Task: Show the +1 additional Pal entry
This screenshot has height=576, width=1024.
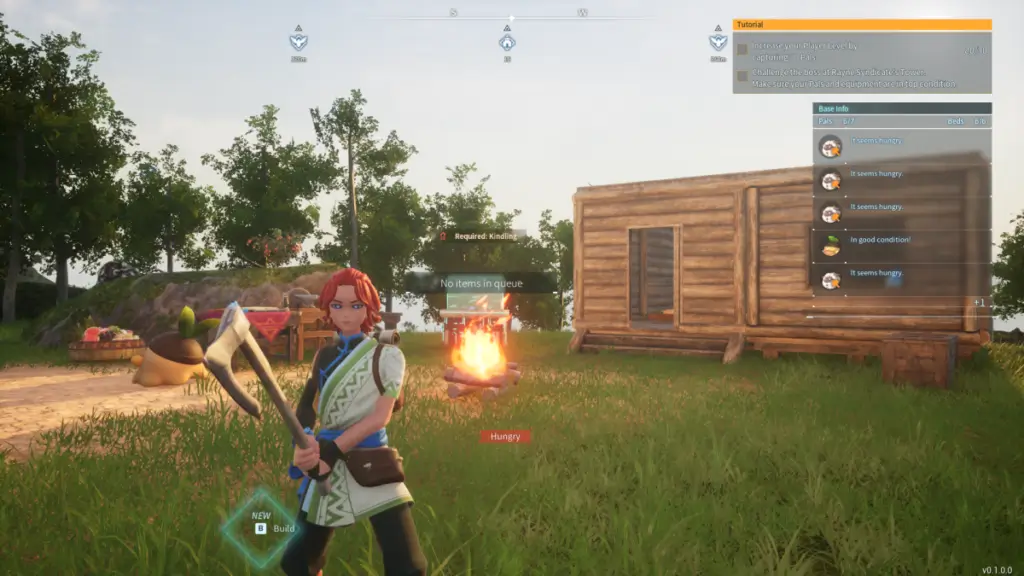Action: (x=978, y=302)
